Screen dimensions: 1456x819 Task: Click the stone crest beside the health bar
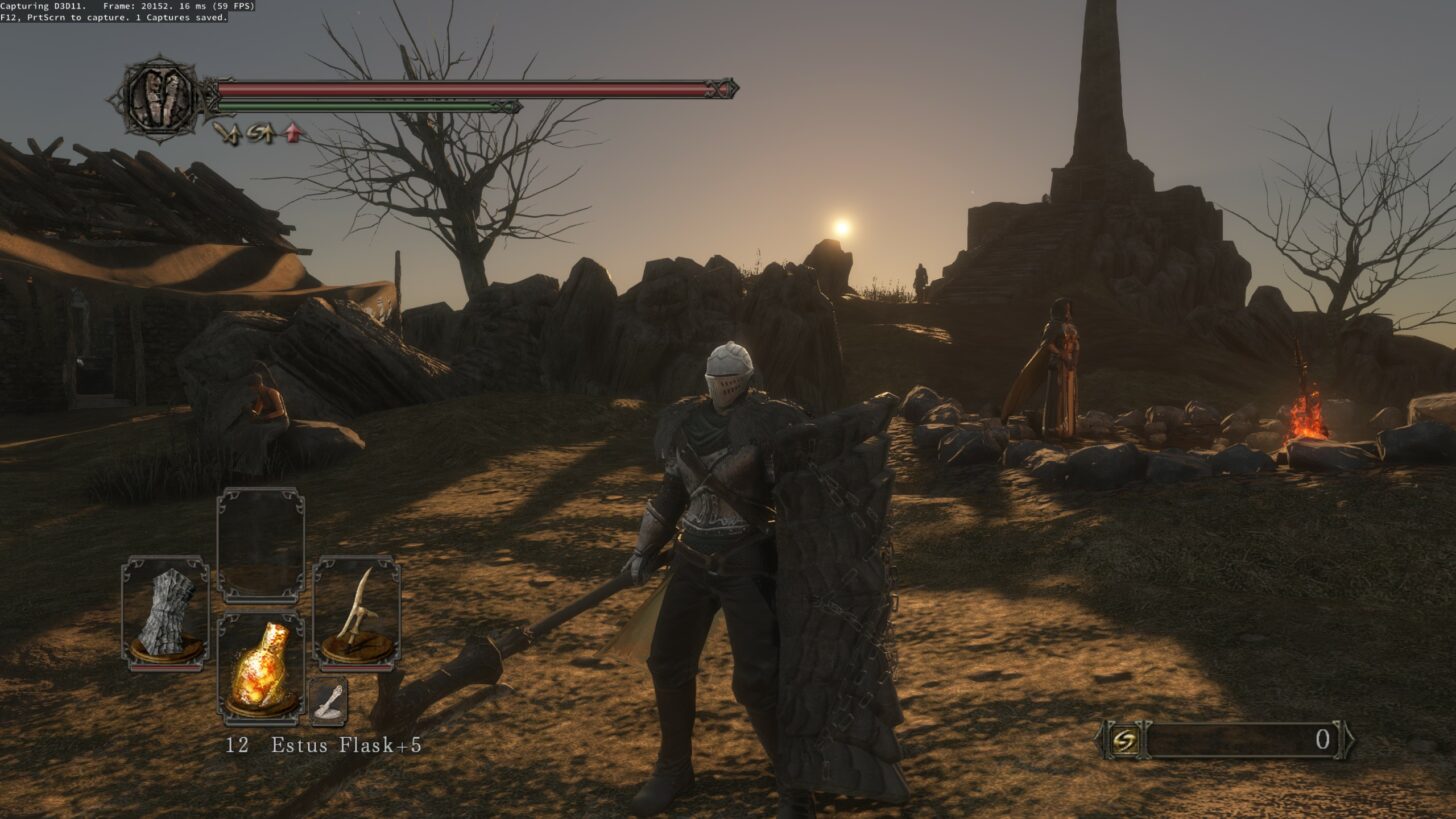point(160,100)
